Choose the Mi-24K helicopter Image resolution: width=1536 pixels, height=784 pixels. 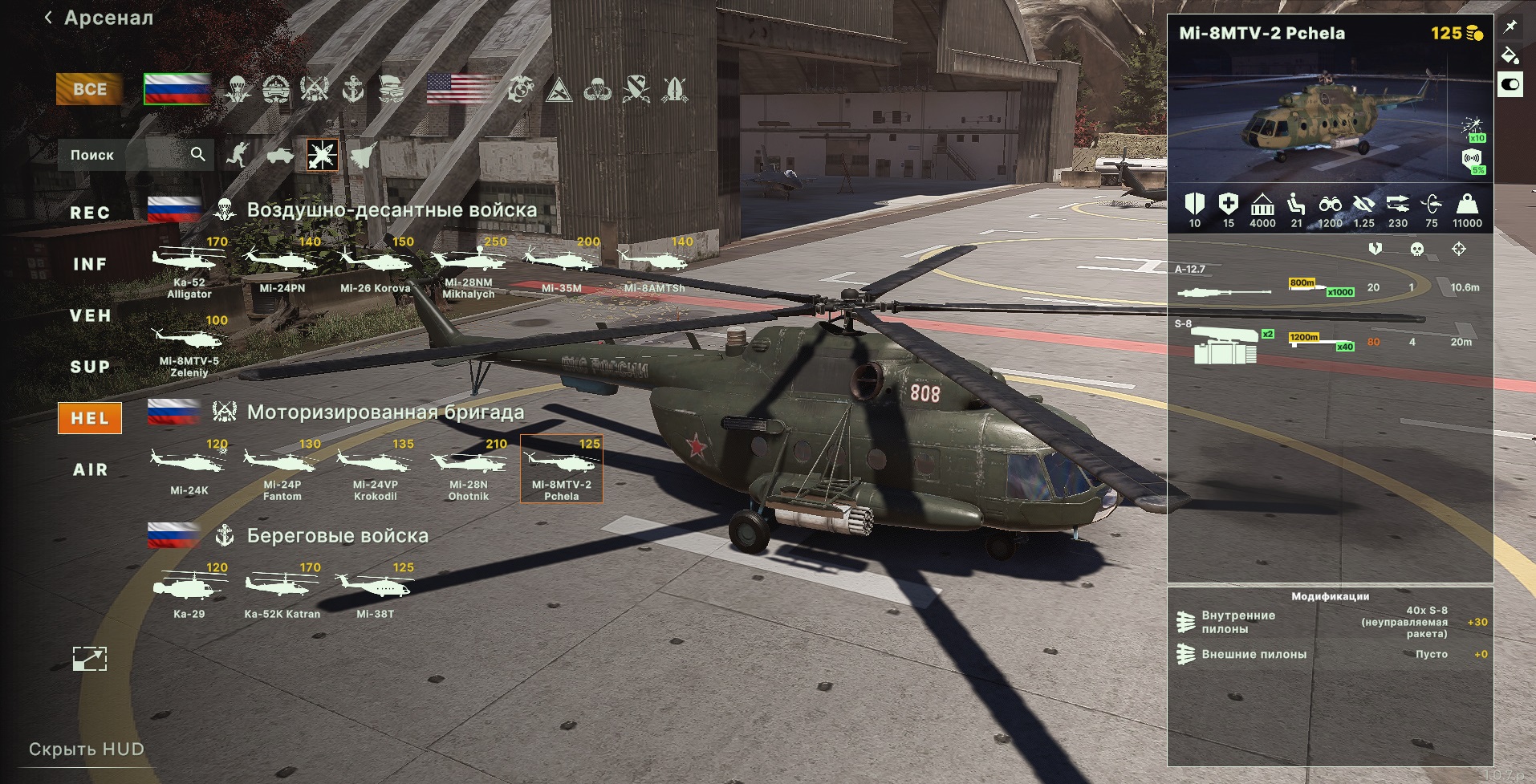click(x=189, y=469)
